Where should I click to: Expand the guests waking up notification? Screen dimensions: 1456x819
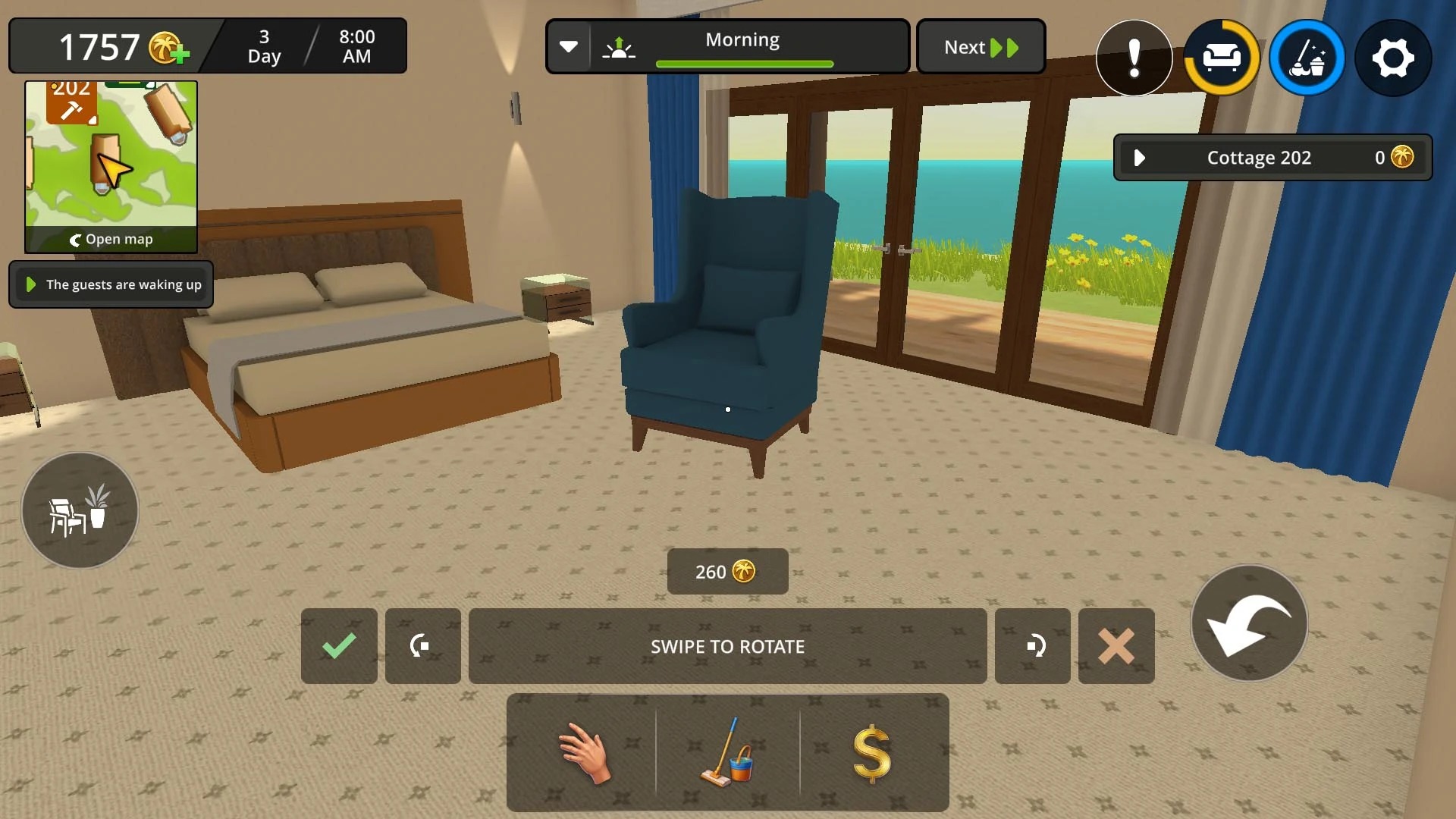pyautogui.click(x=30, y=284)
